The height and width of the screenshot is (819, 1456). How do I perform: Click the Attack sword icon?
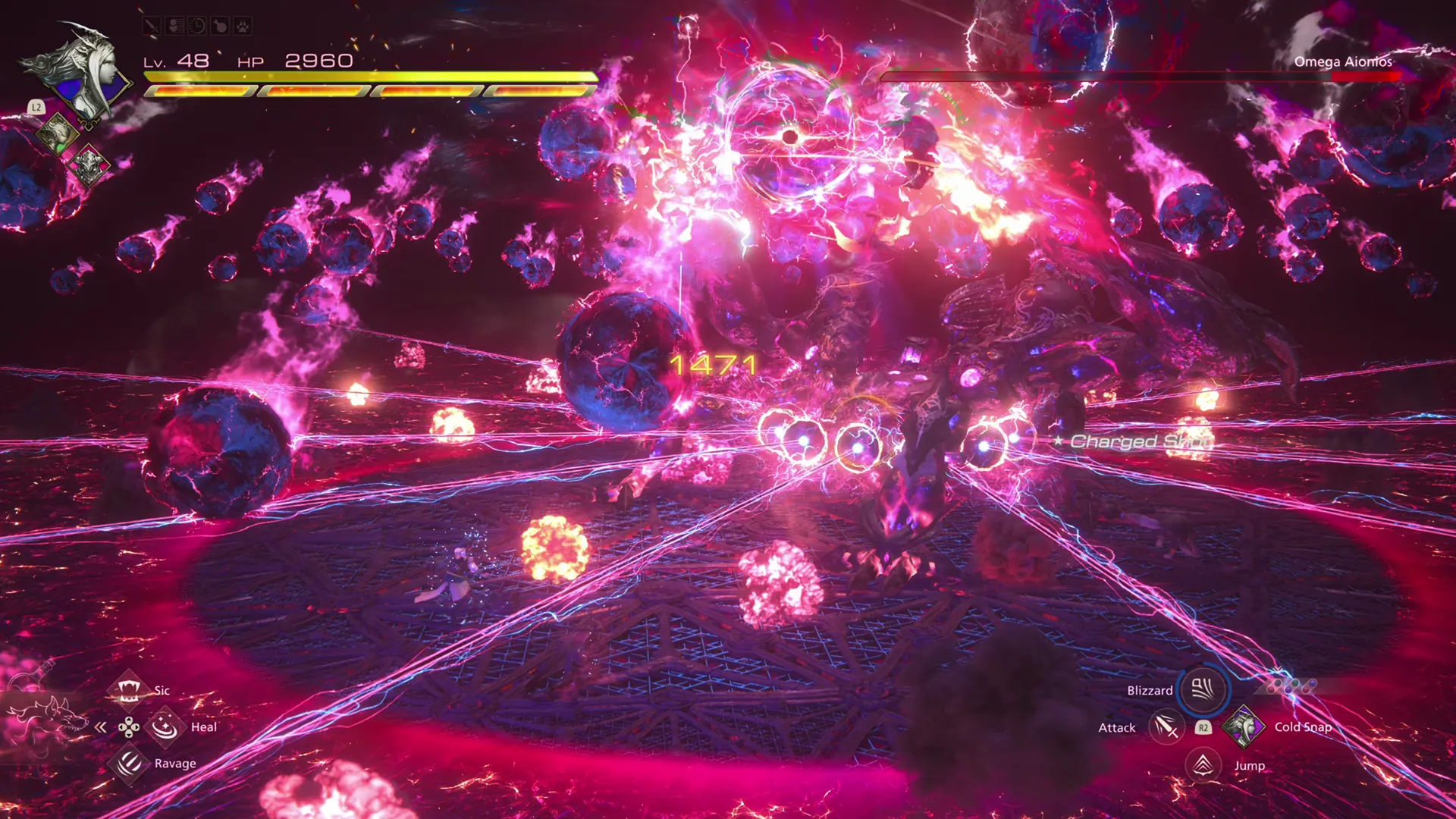click(1166, 726)
